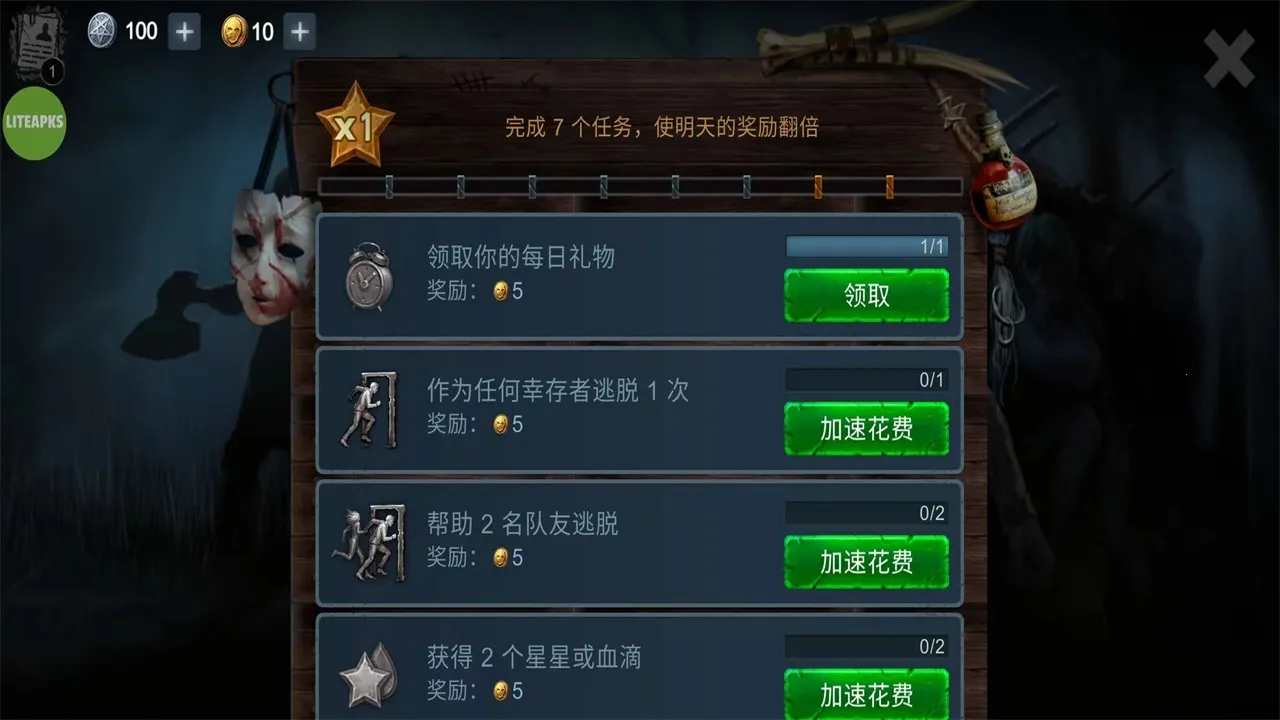Image resolution: width=1280 pixels, height=720 pixels.
Task: Click the plus button to buy more skulls
Action: click(182, 30)
